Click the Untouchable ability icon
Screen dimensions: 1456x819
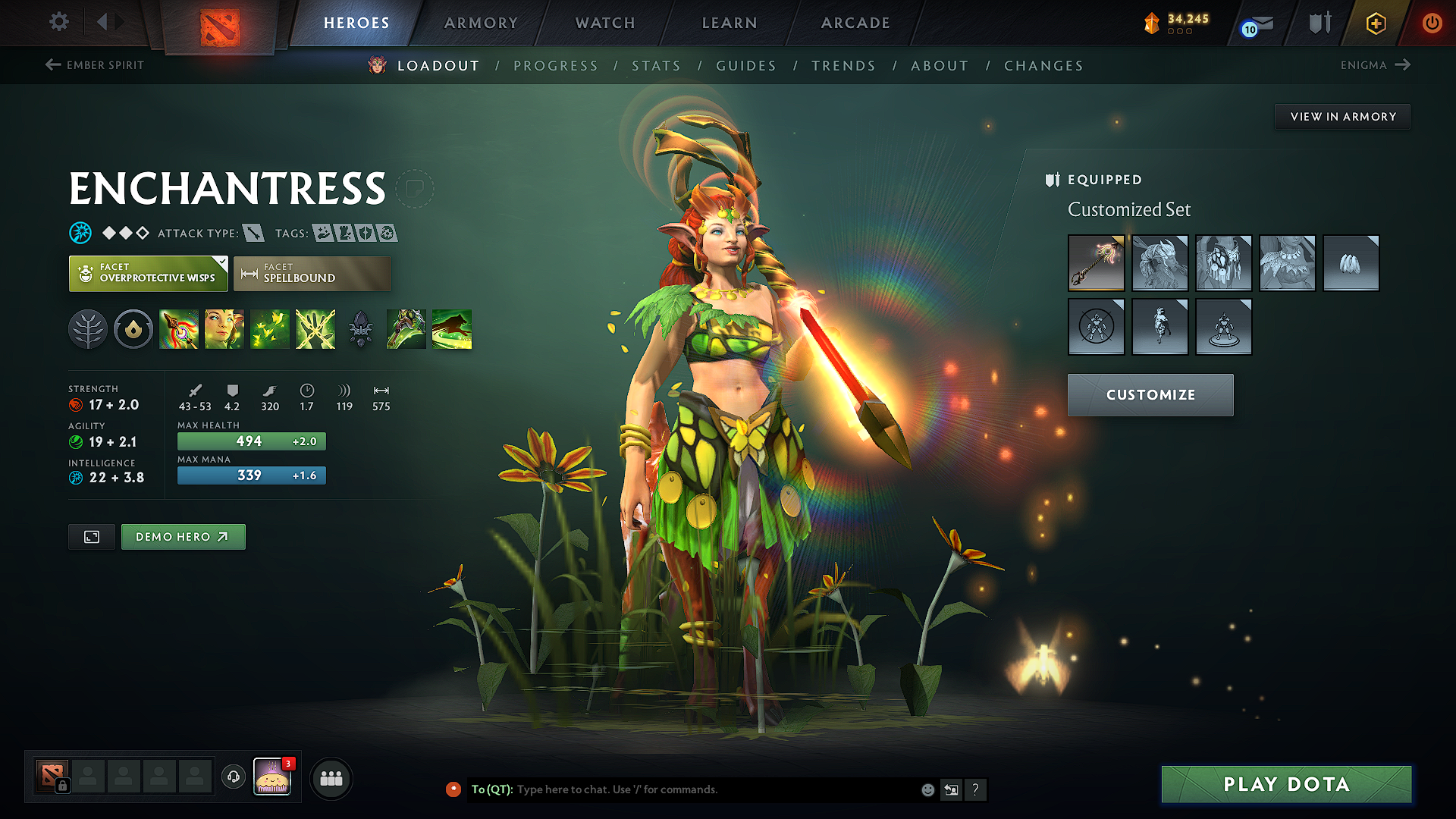tap(315, 328)
